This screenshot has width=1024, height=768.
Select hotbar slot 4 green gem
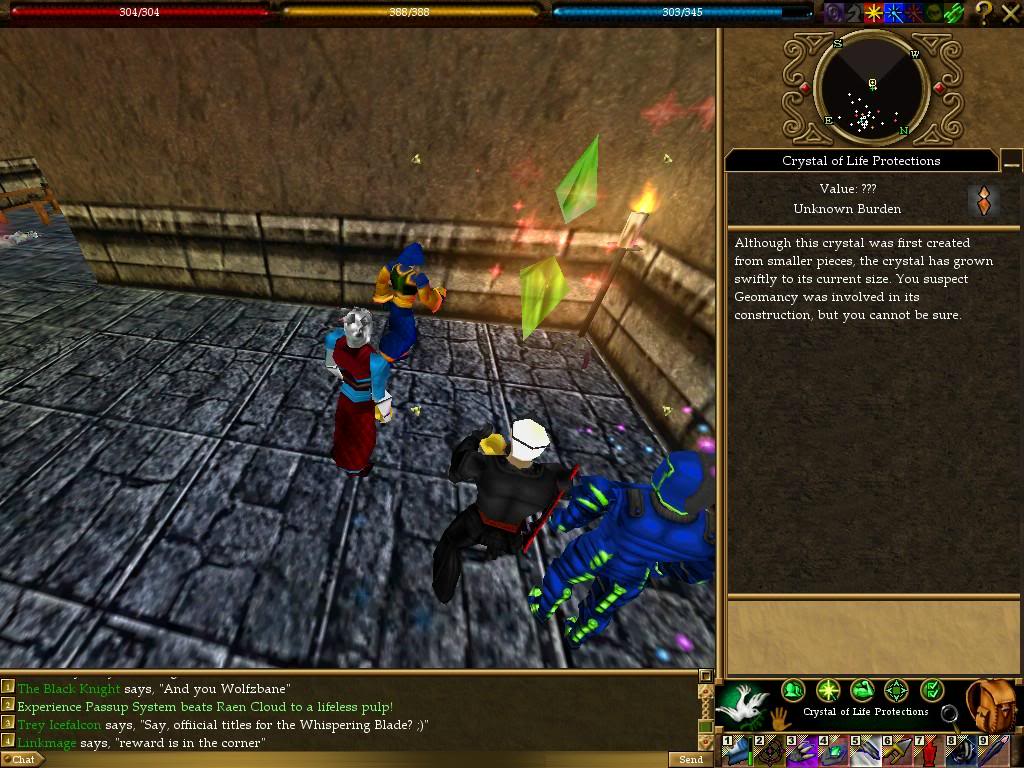coord(833,752)
